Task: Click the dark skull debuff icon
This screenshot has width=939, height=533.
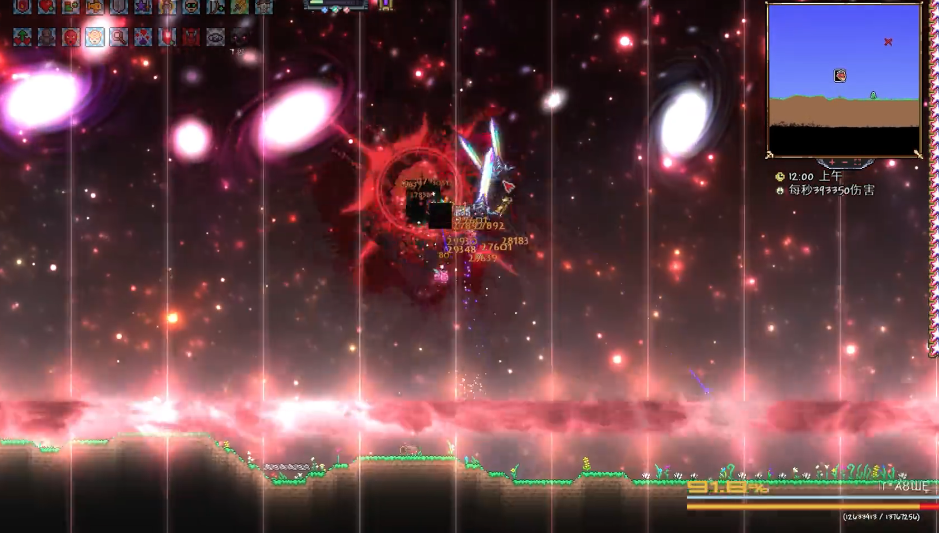Action: (x=239, y=37)
